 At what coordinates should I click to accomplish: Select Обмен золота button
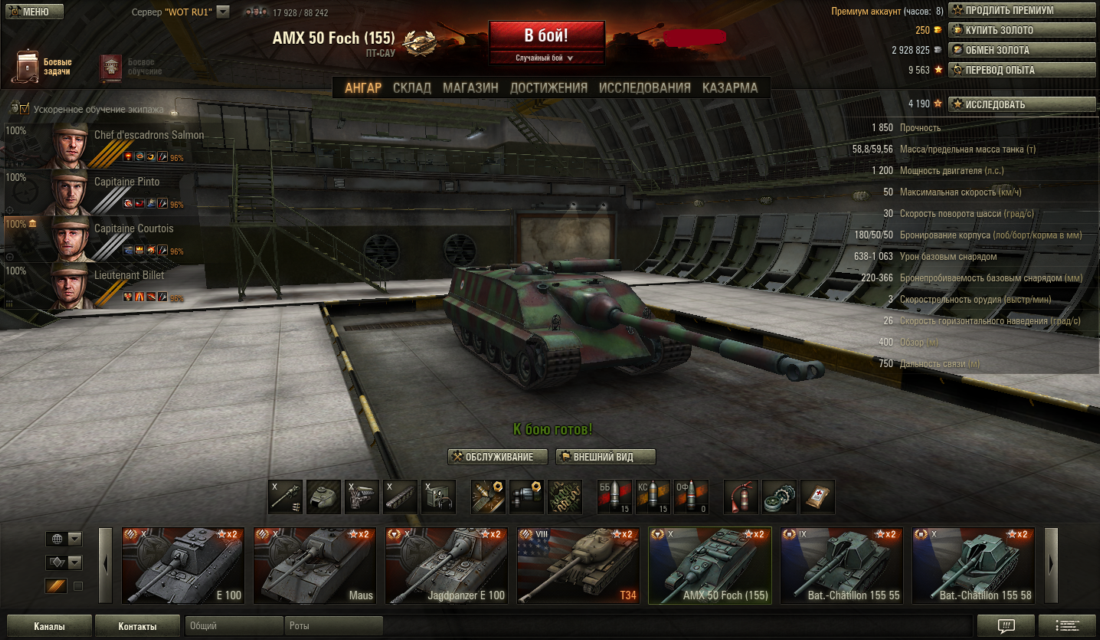click(1021, 50)
